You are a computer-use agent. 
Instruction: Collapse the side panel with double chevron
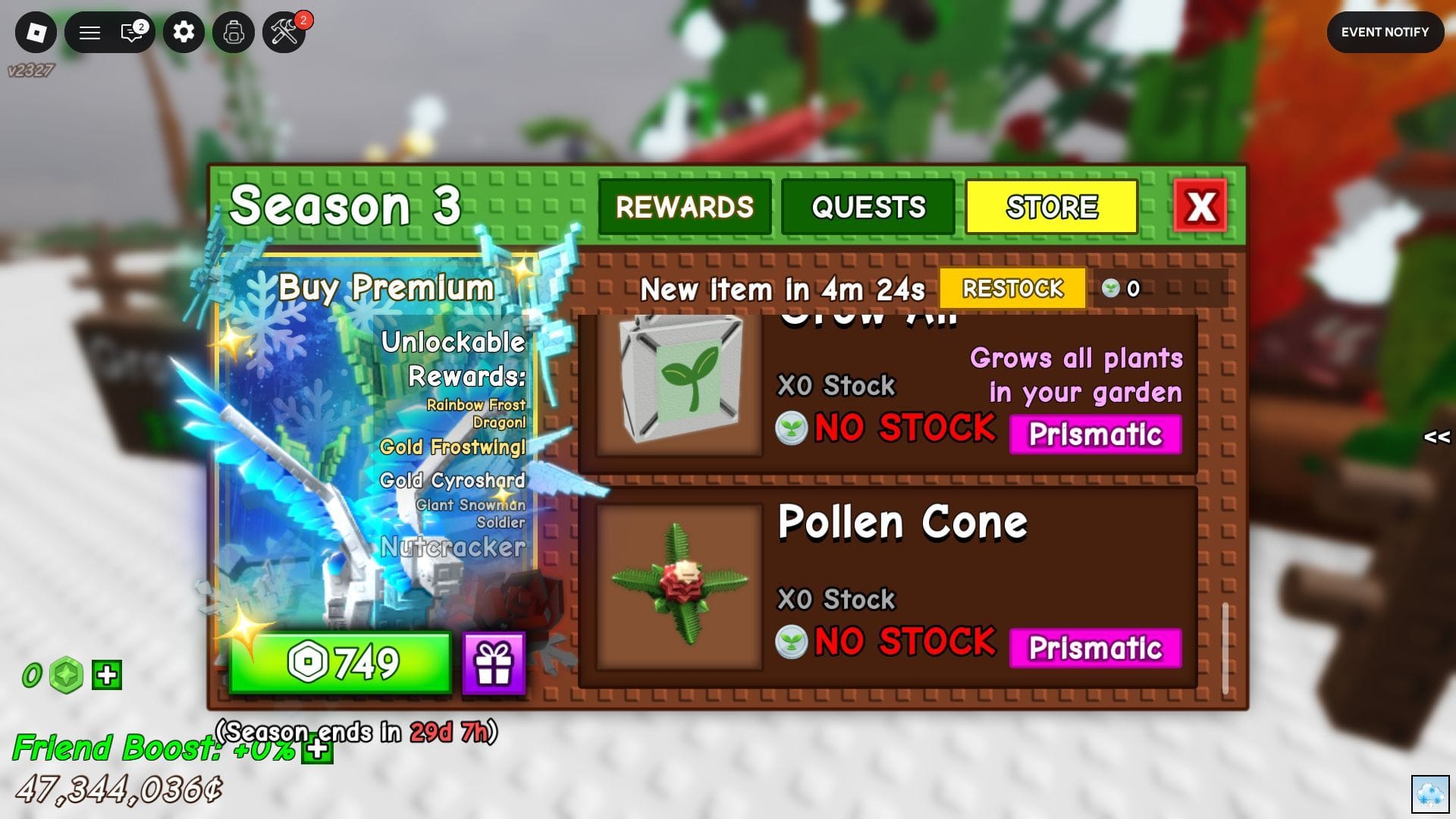[1436, 436]
